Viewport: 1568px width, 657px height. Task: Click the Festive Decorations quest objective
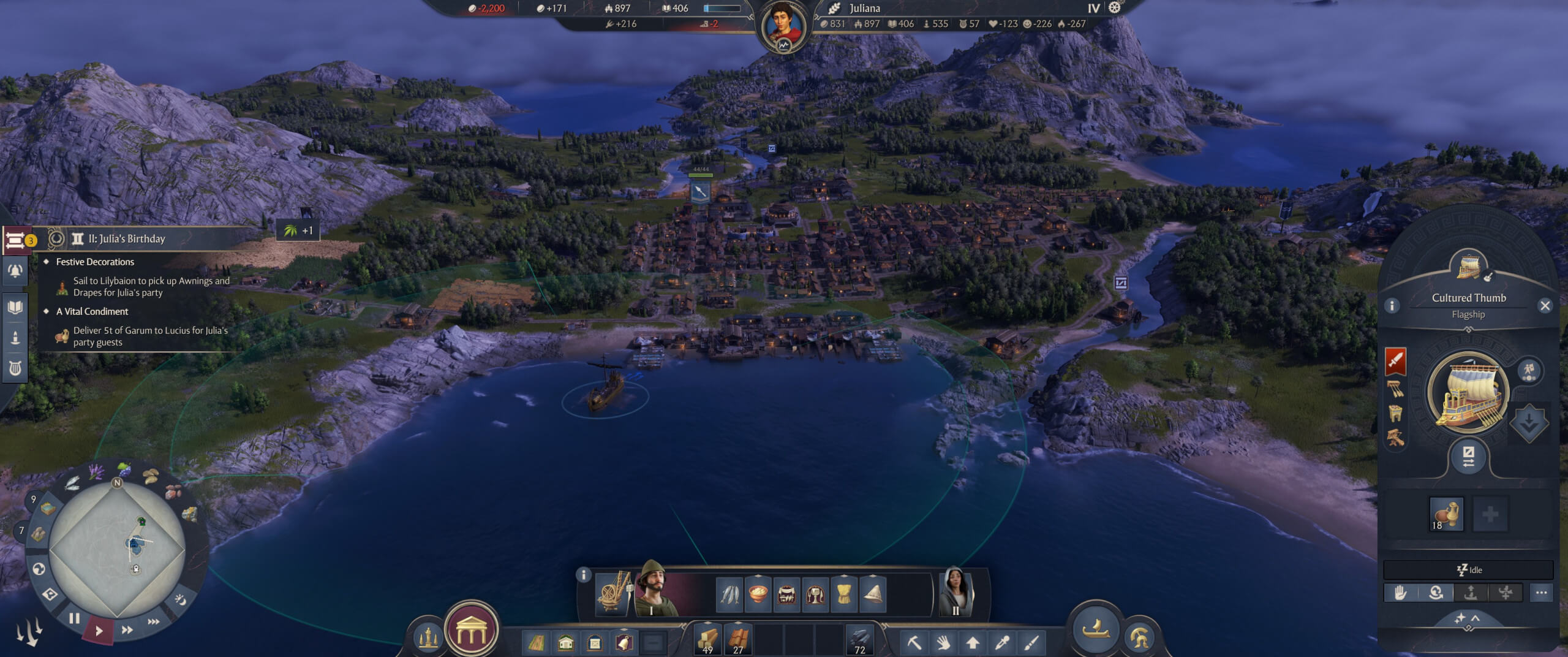[x=95, y=262]
